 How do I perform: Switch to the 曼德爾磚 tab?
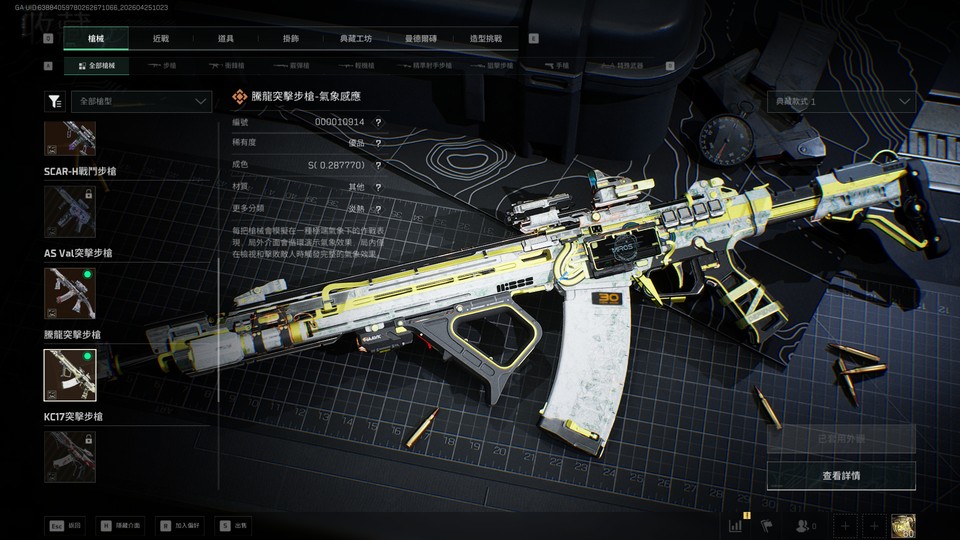click(x=423, y=38)
